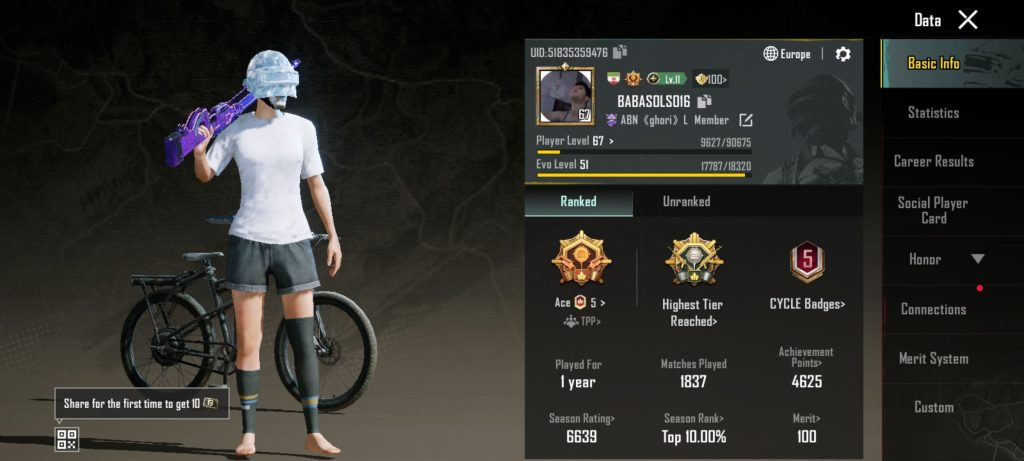Show the Social Player Card
This screenshot has width=1024, height=461.
933,210
